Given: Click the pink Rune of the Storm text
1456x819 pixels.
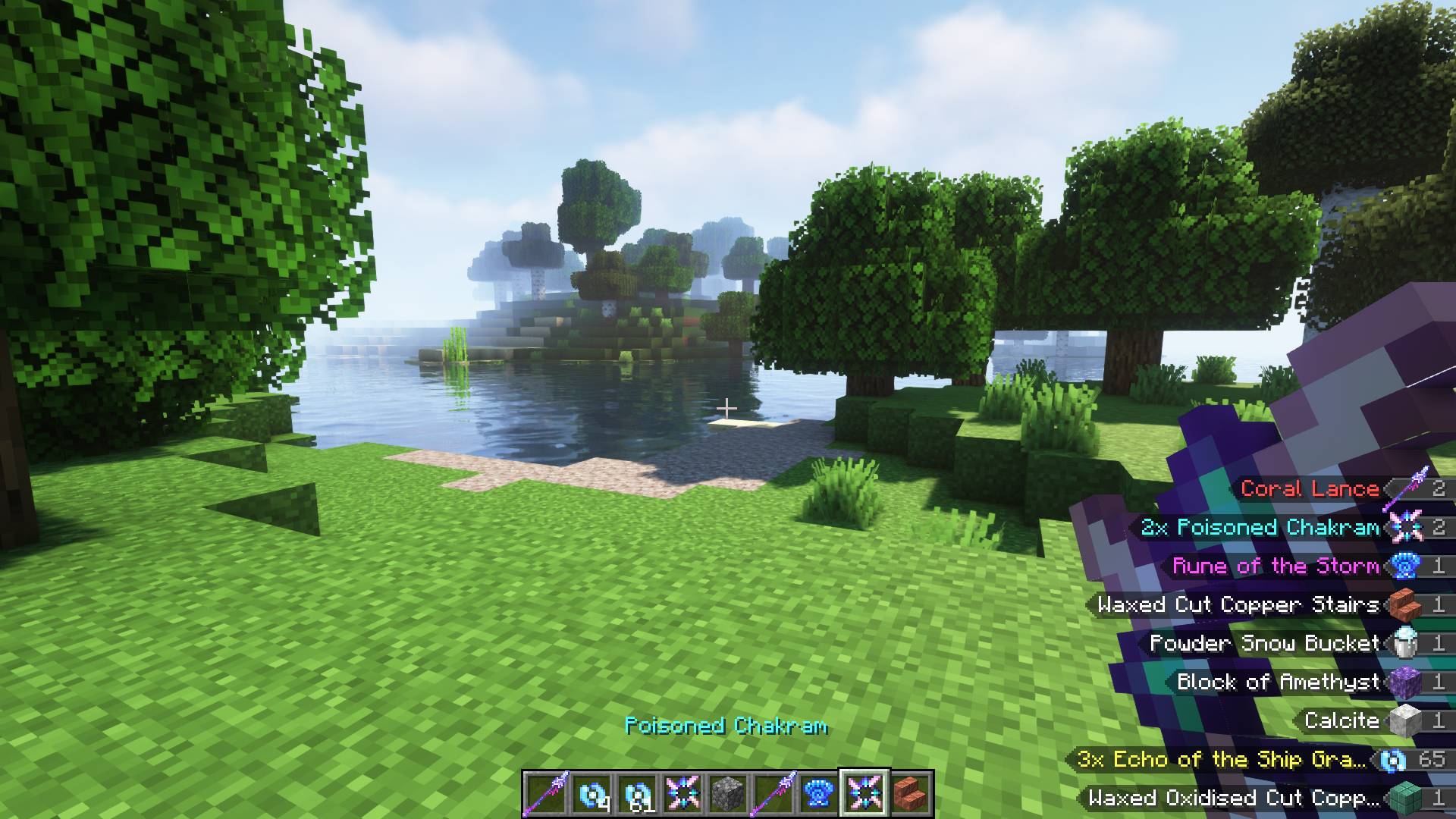Looking at the screenshot, I should [1279, 566].
